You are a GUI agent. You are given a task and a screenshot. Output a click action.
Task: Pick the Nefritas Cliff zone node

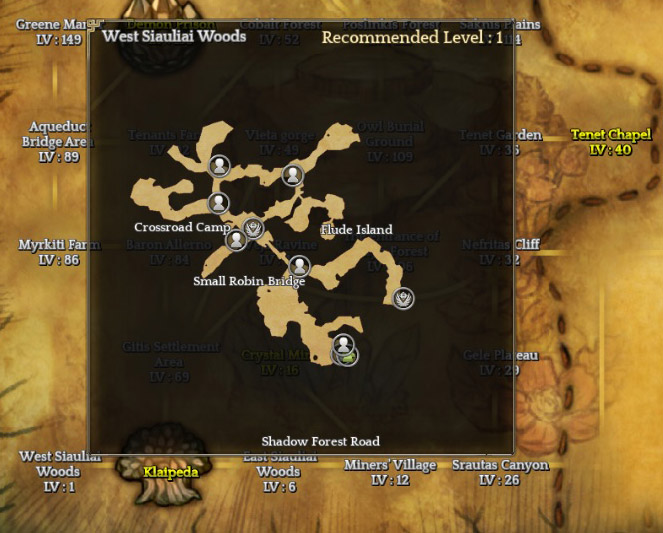tap(500, 252)
